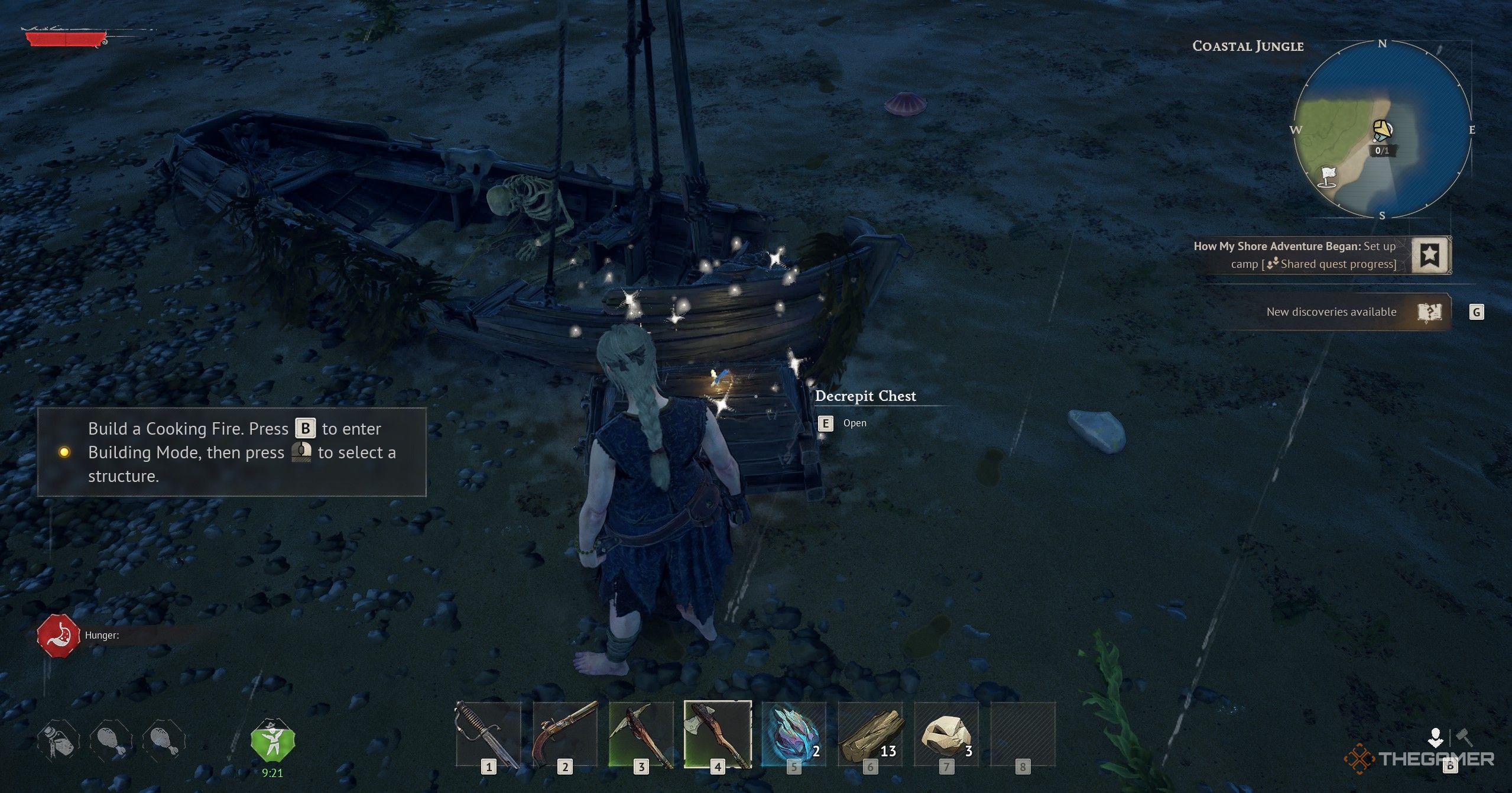The image size is (1512, 793).
Task: Click the green rested buff icon
Action: [272, 741]
